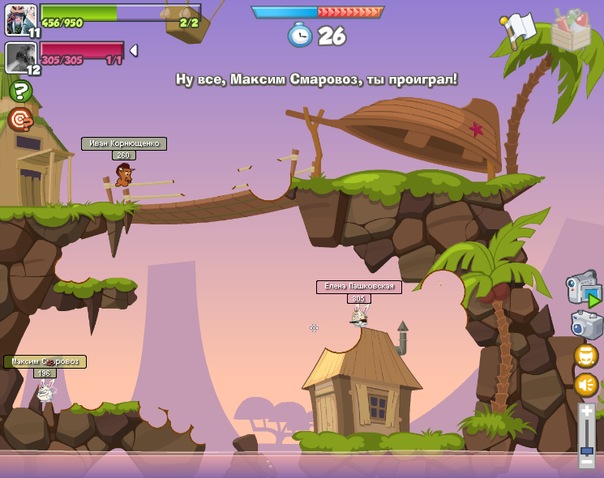This screenshot has width=604, height=478.
Task: Click the white arrow beside red health bar
Action: [134, 50]
